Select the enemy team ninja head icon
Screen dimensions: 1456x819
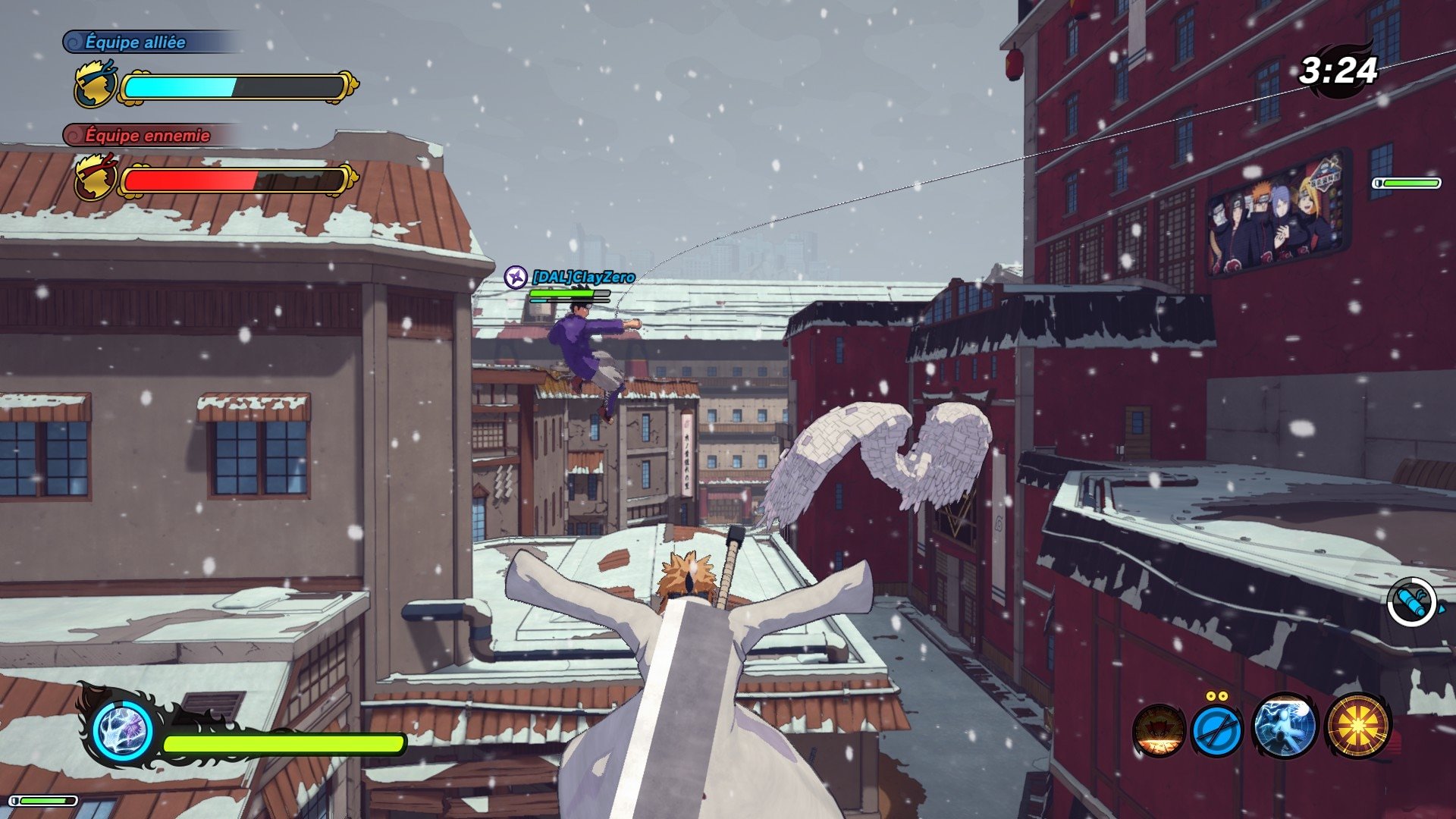pyautogui.click(x=96, y=178)
